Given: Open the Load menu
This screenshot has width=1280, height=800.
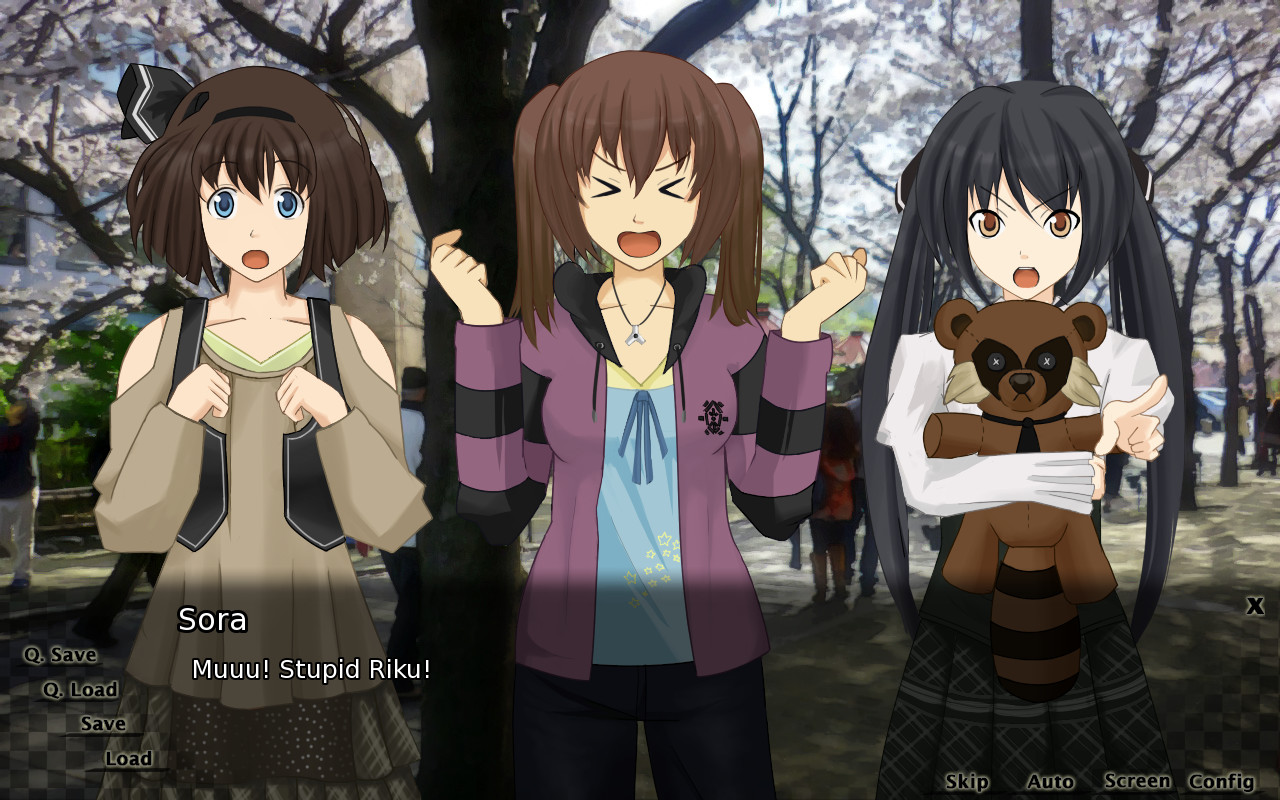Looking at the screenshot, I should [128, 758].
